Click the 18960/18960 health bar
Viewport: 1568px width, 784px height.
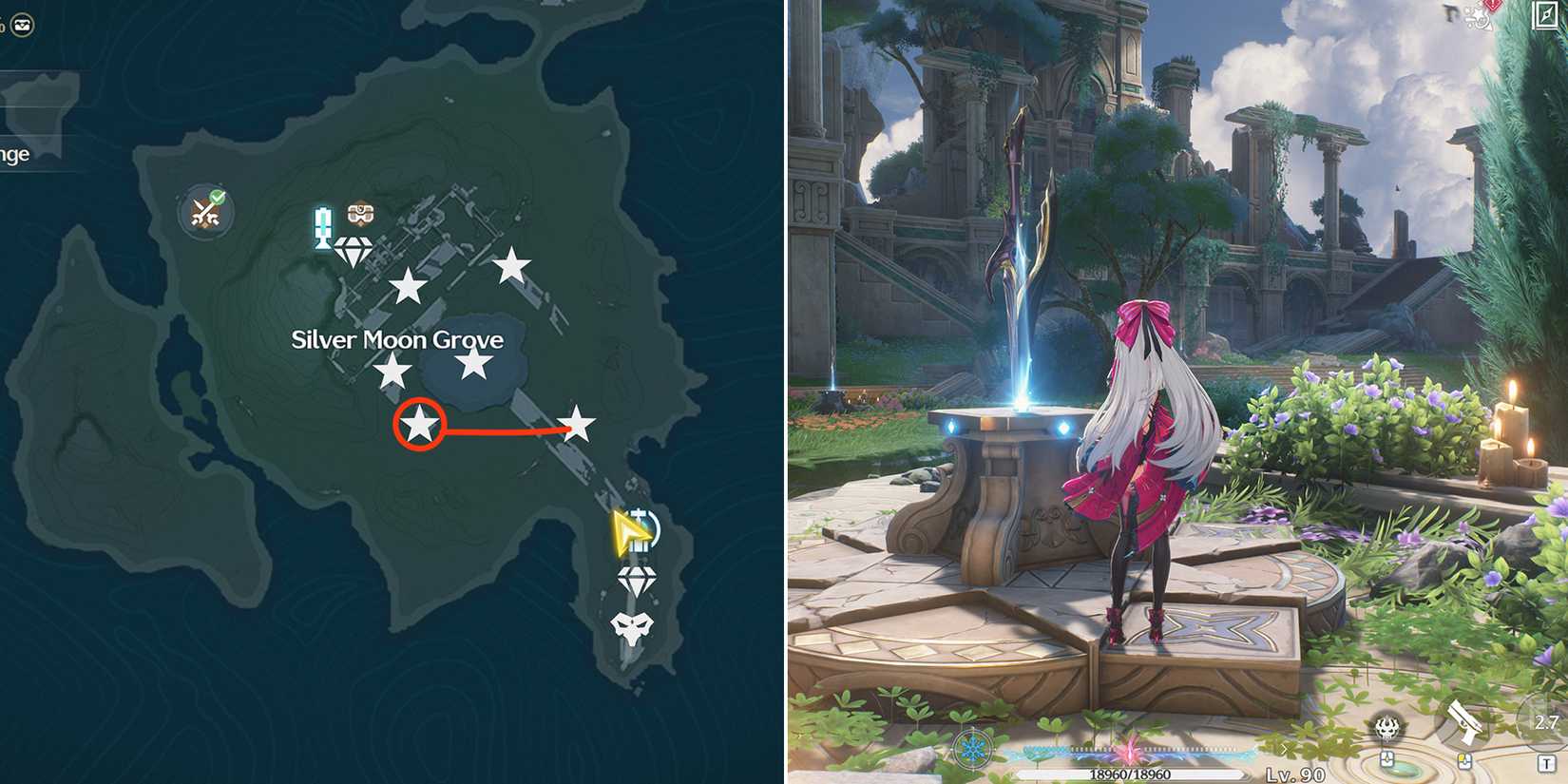(x=1131, y=774)
